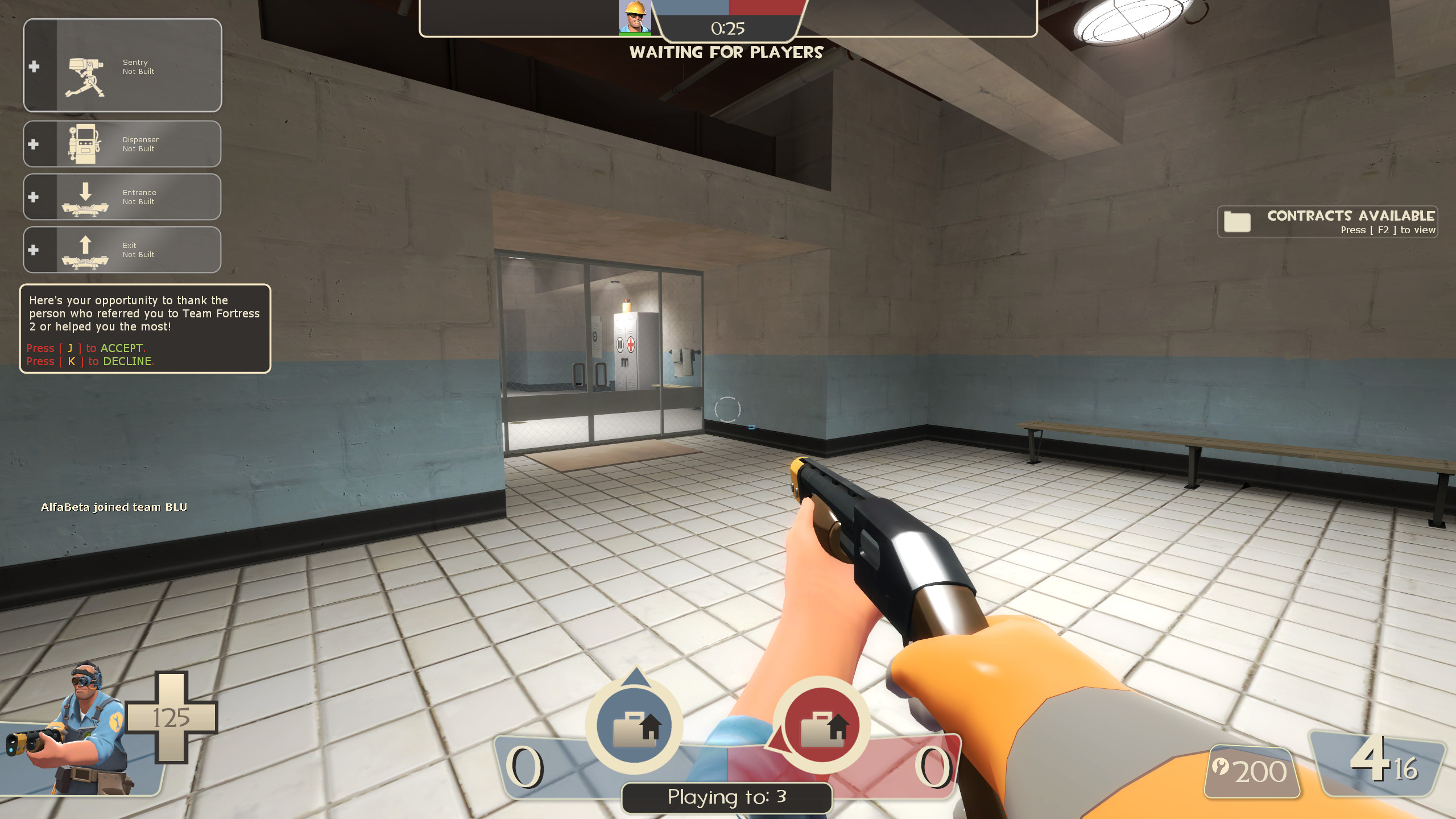Click ACCEPT in the referral prompt

123,348
